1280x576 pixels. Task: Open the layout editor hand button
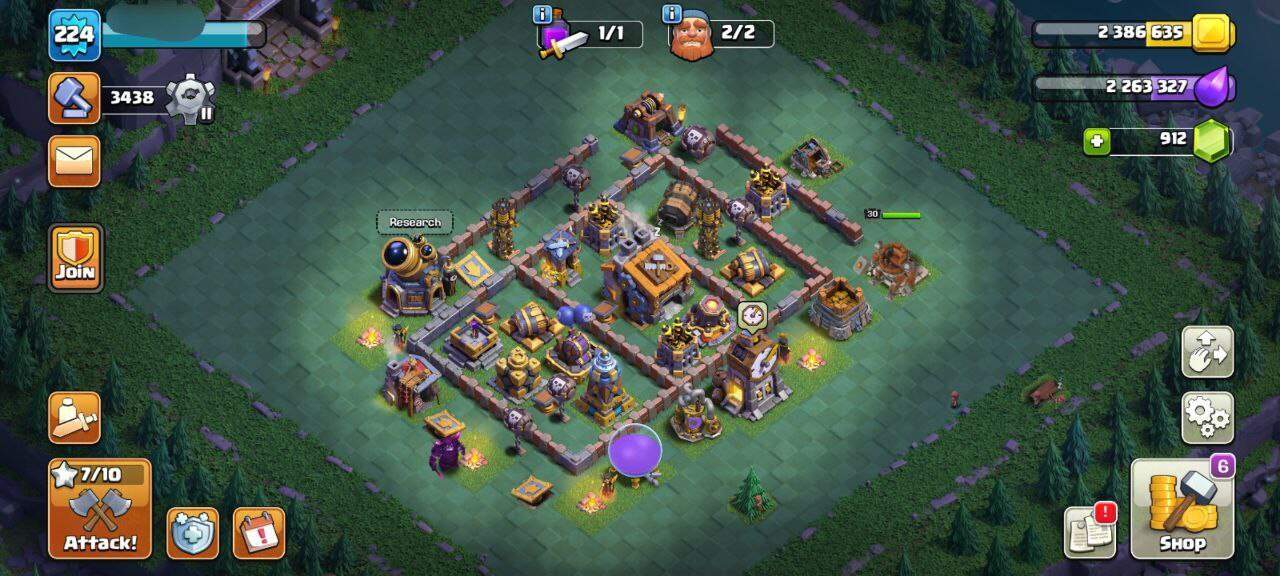coord(1207,351)
